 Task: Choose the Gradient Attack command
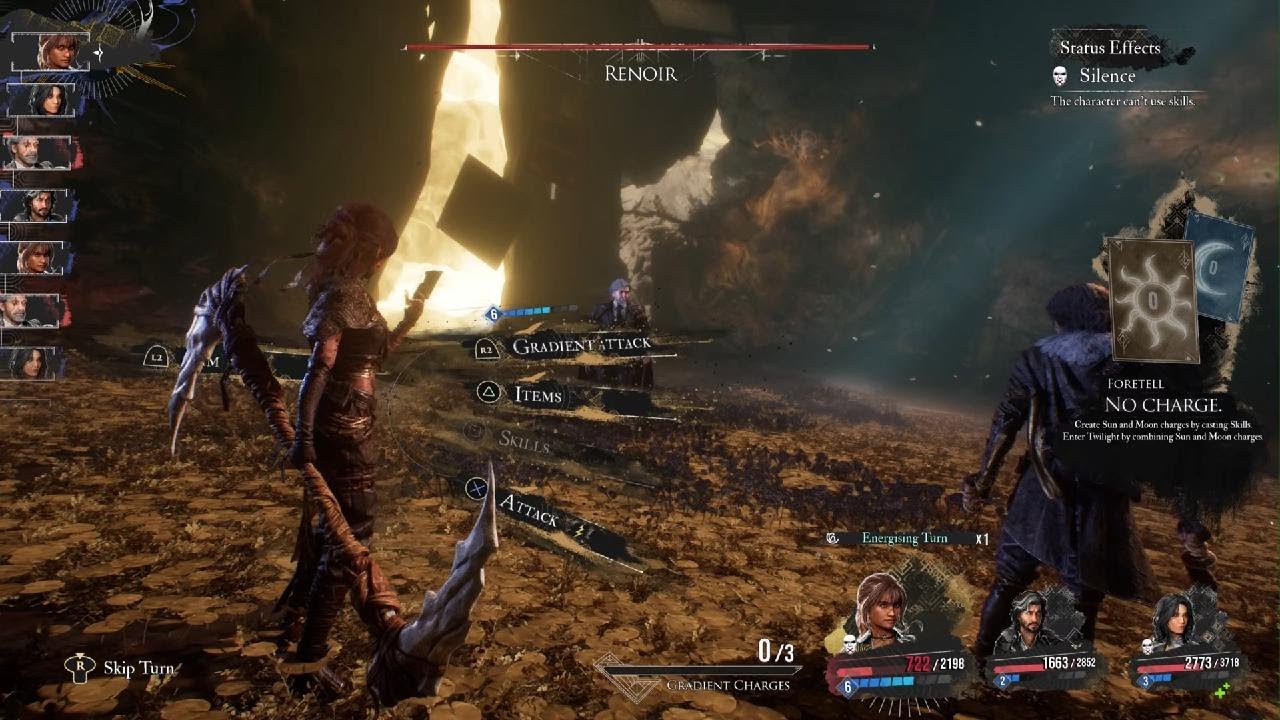click(x=580, y=346)
